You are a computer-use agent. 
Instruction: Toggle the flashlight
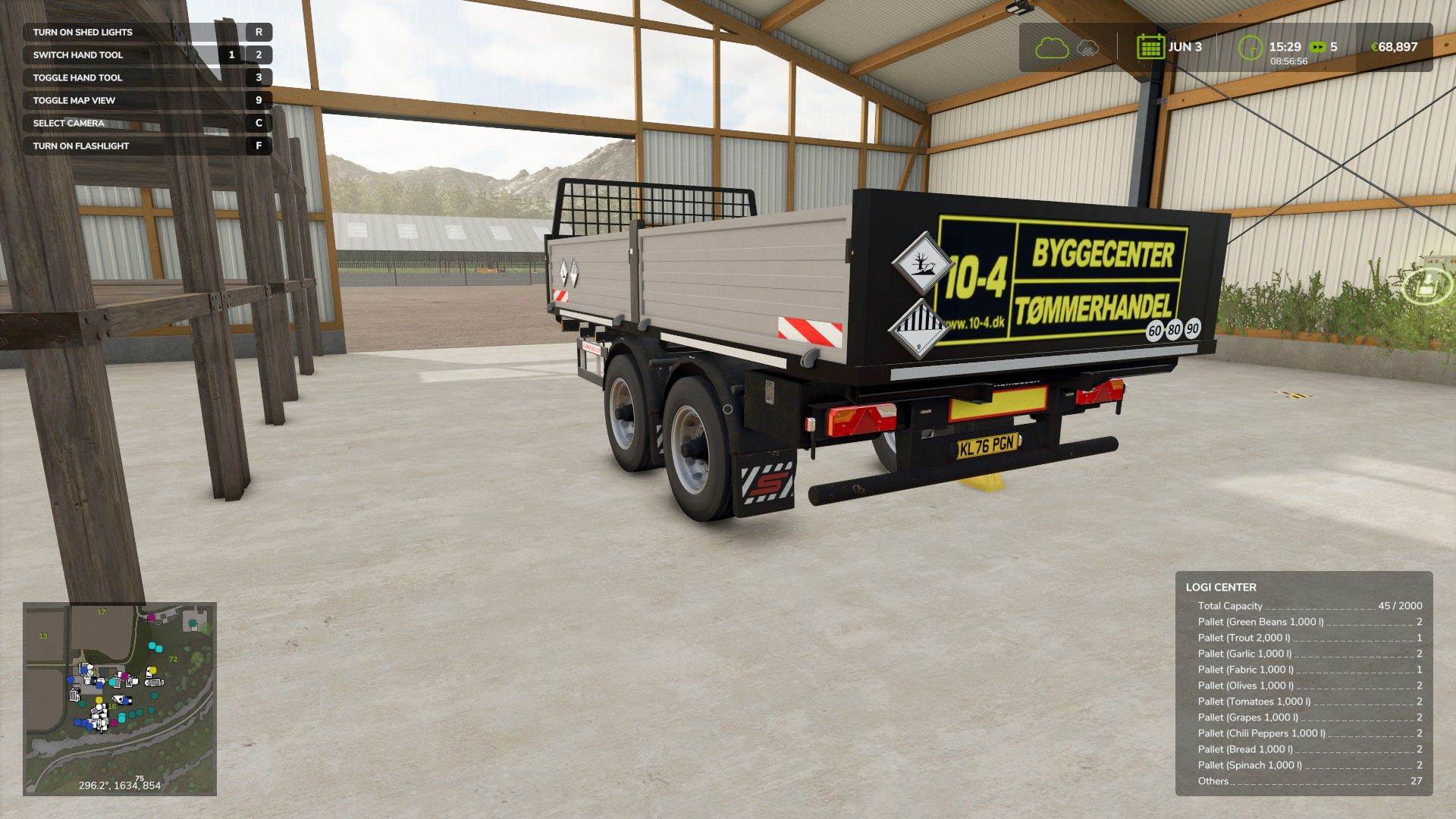point(144,146)
